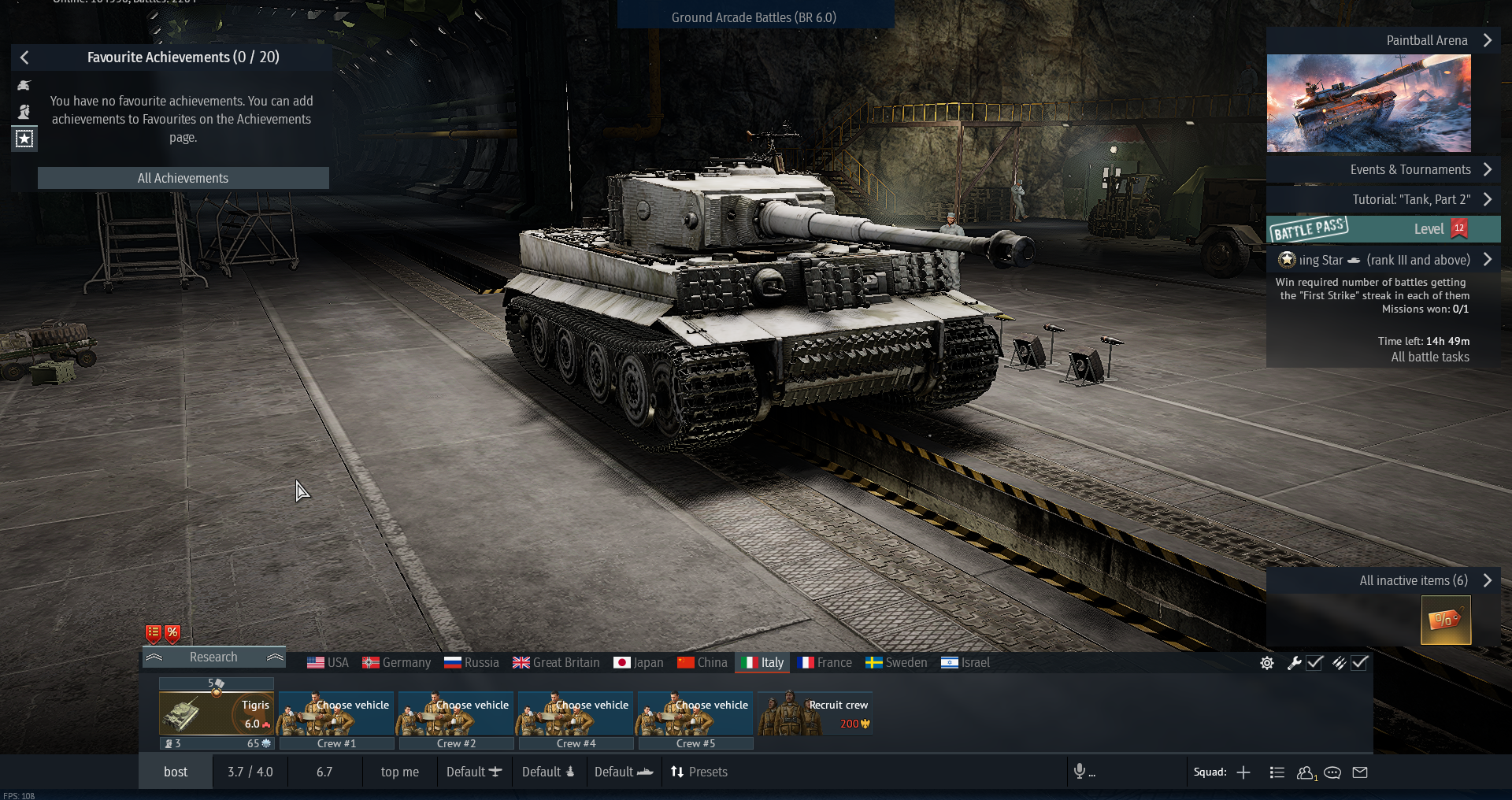1512x800 pixels.
Task: Select the USA nation tab
Action: [328, 662]
